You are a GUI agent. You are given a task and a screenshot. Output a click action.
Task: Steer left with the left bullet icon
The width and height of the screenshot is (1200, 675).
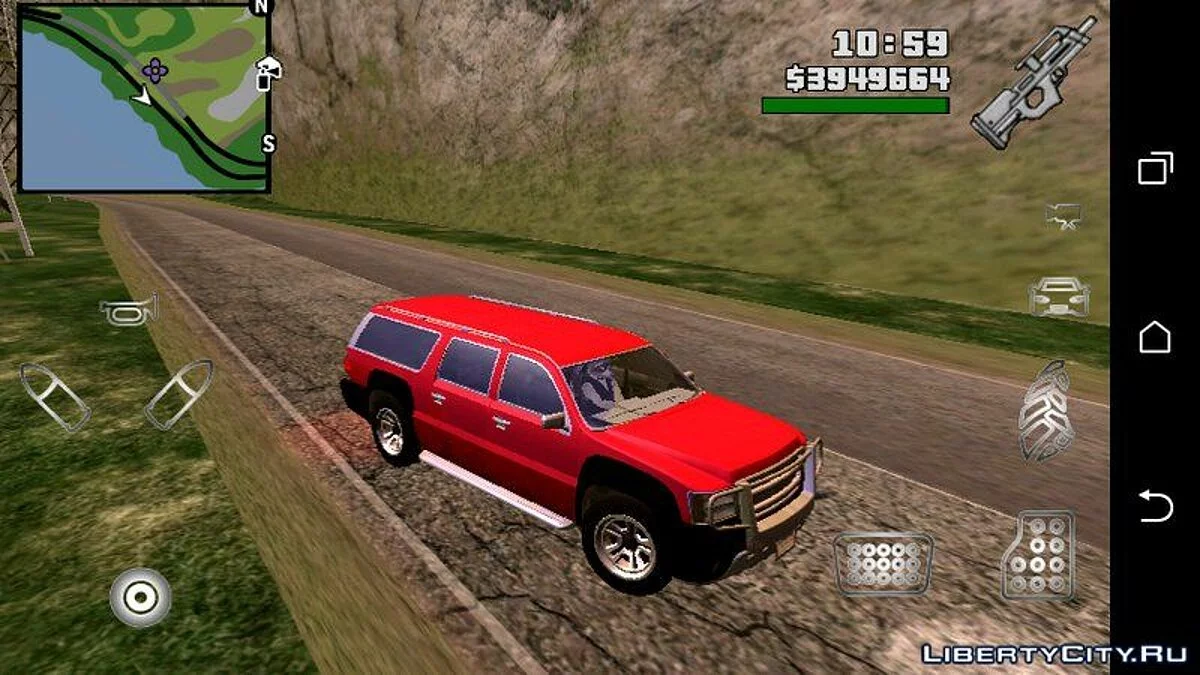click(x=55, y=397)
